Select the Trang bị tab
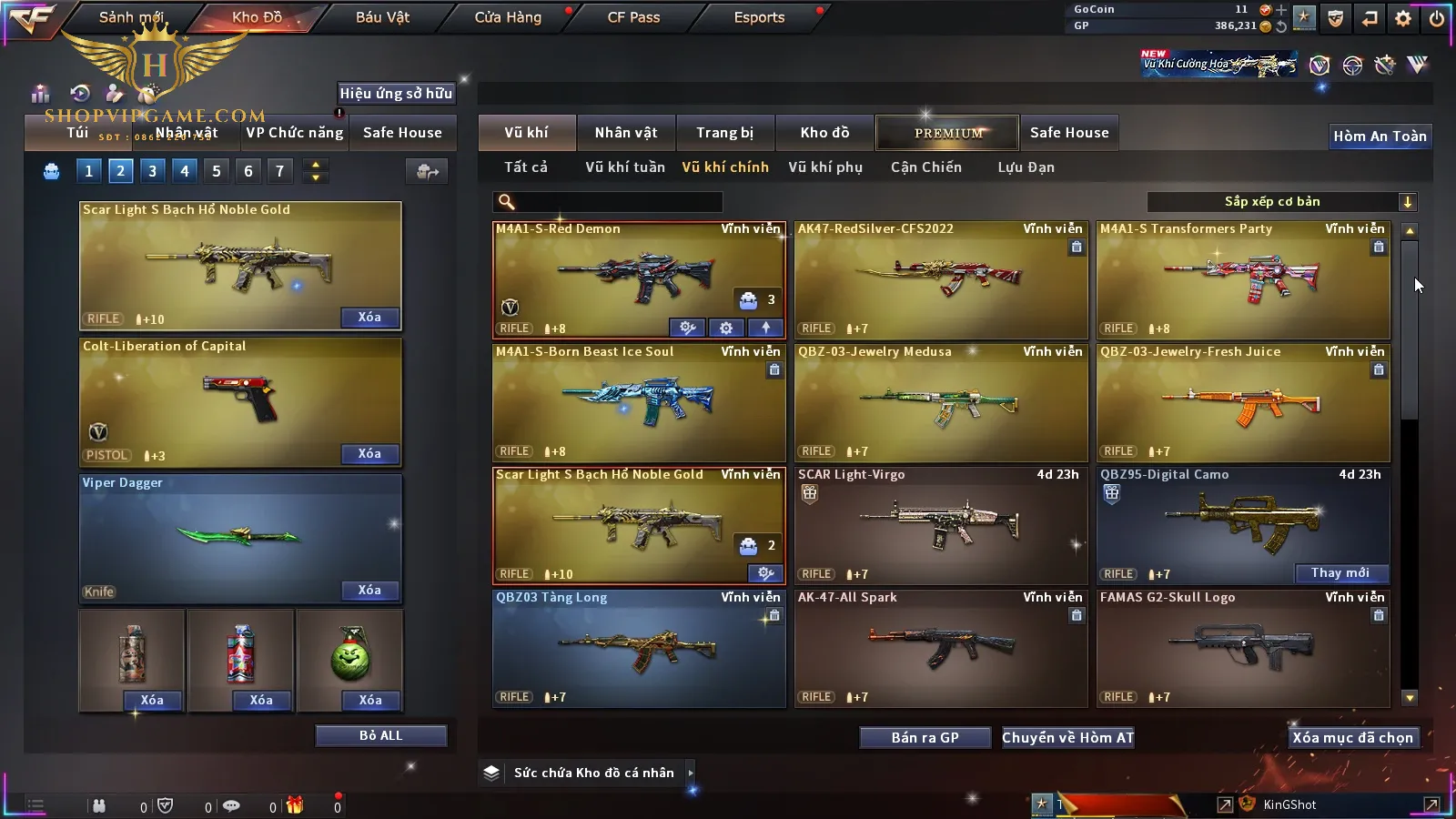1456x819 pixels. click(x=724, y=133)
